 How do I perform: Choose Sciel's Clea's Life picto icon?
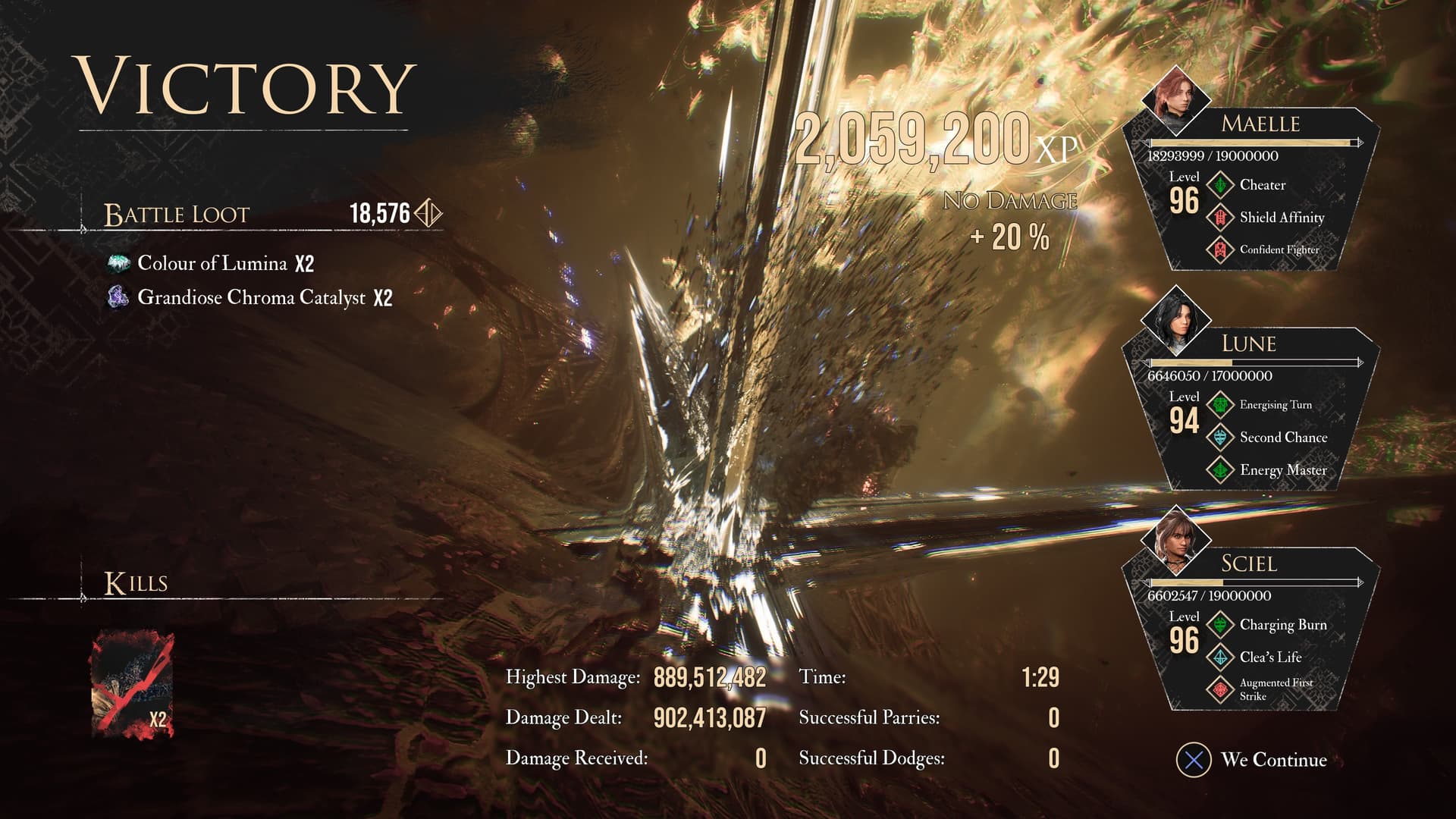tap(1220, 657)
